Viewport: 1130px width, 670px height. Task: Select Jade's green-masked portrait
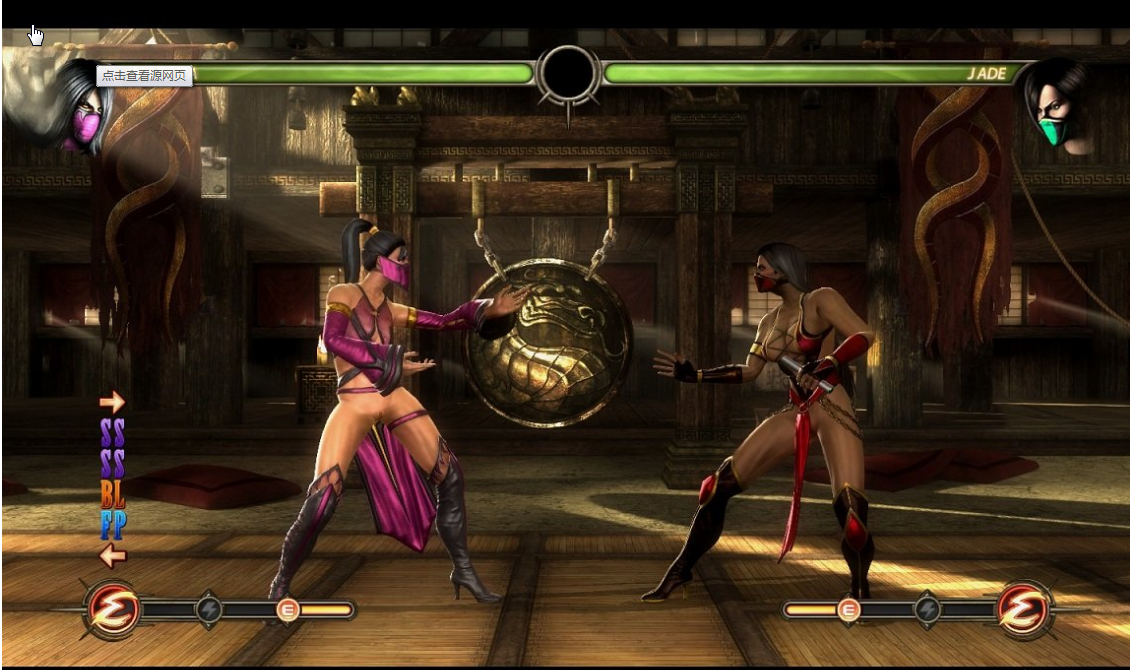1060,108
